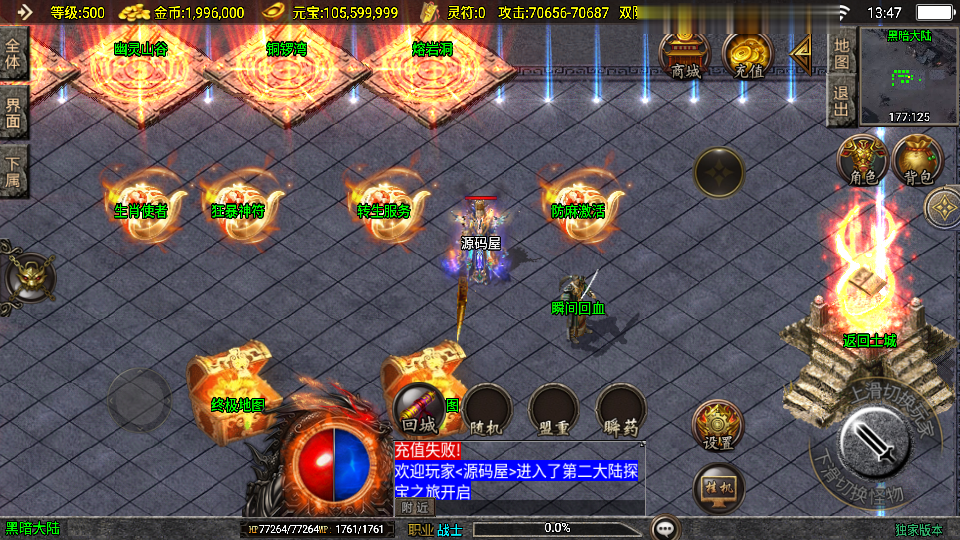Image resolution: width=960 pixels, height=540 pixels.
Task: Open the 充值 recharge menu
Action: point(748,55)
